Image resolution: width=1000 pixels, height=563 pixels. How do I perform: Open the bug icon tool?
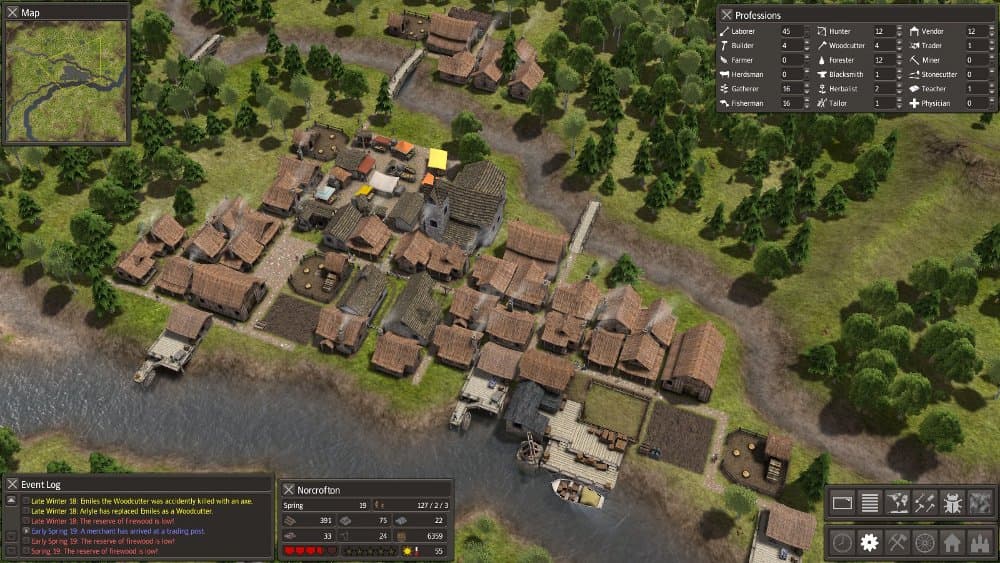click(953, 503)
